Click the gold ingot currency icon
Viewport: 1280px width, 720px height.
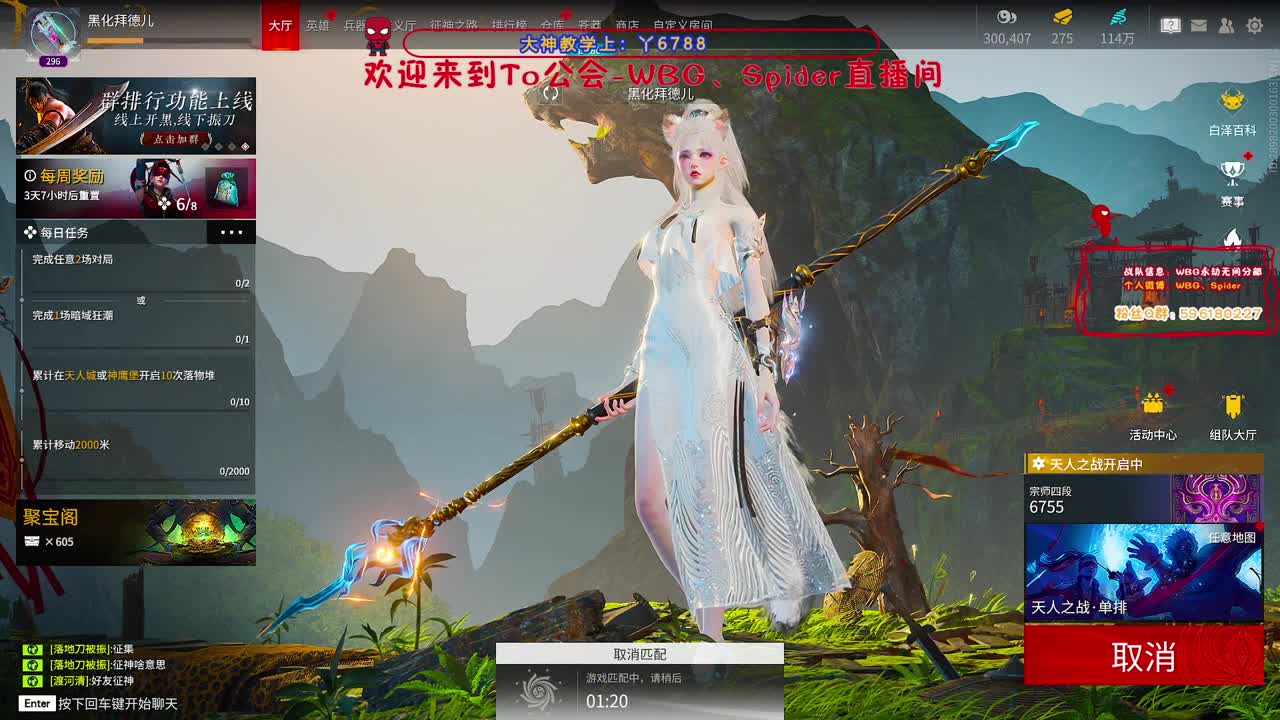[x=1062, y=16]
